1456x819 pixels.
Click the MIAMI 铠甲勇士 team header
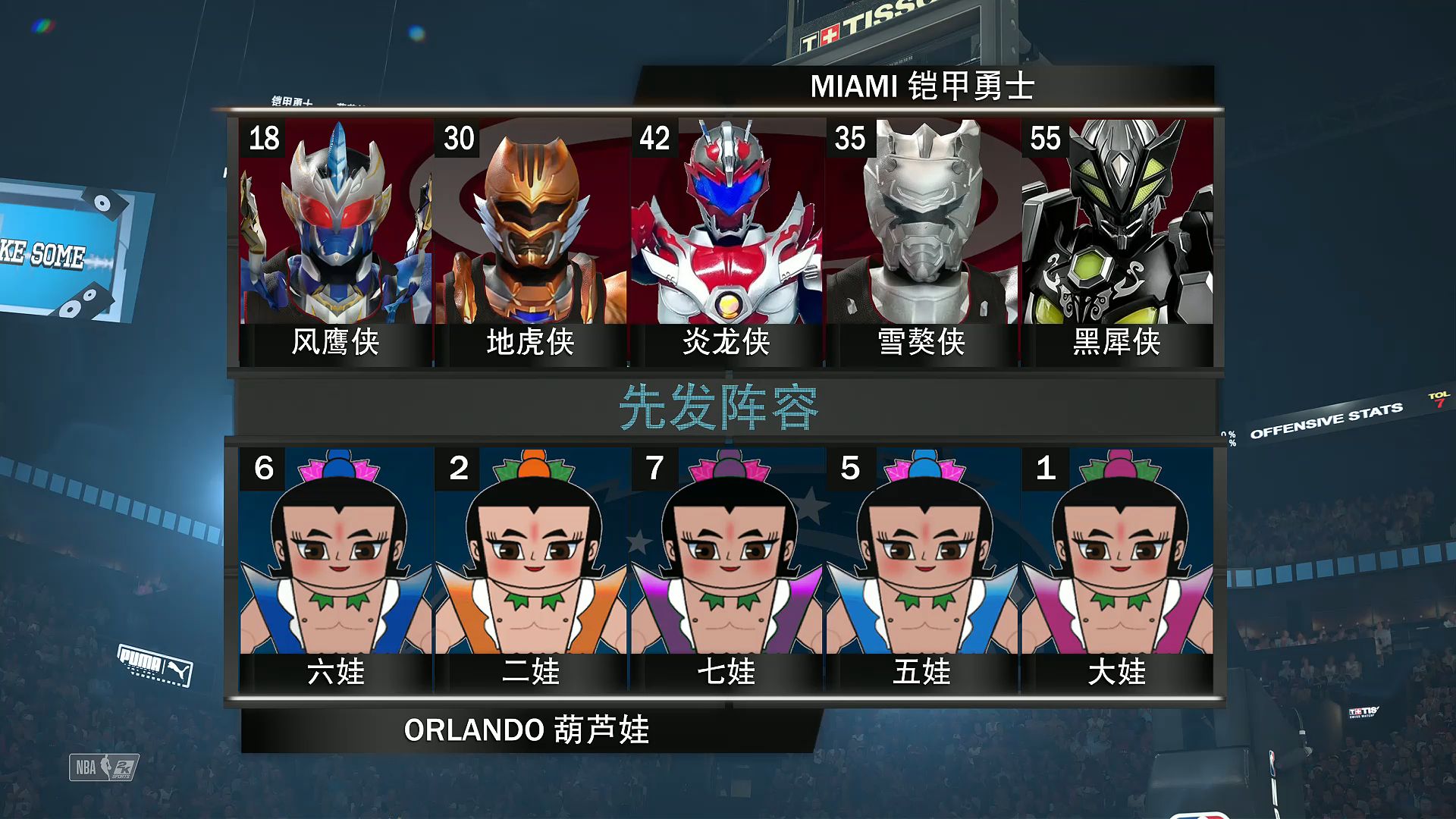click(x=922, y=86)
